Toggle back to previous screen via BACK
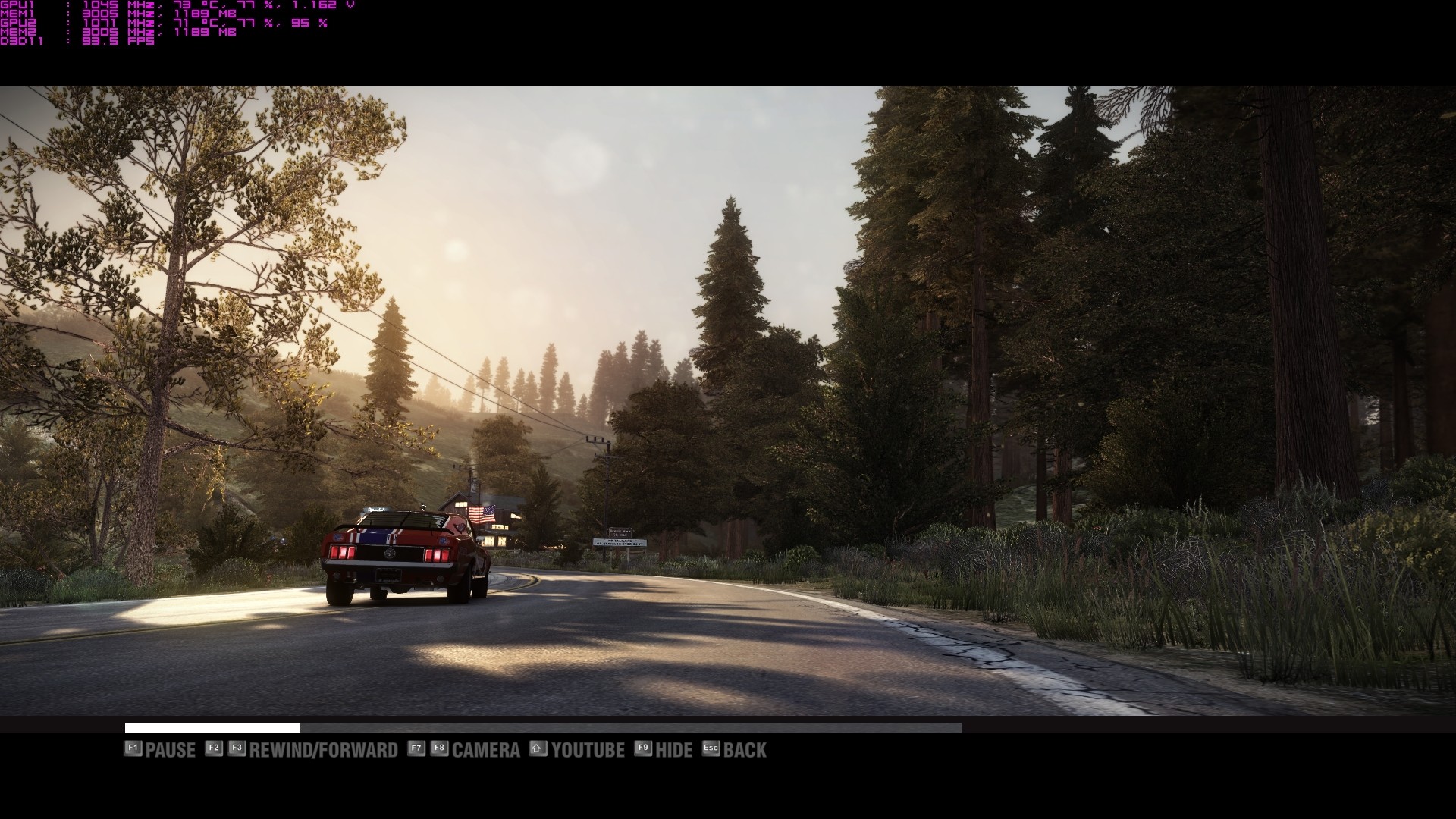The height and width of the screenshot is (819, 1456). 747,749
